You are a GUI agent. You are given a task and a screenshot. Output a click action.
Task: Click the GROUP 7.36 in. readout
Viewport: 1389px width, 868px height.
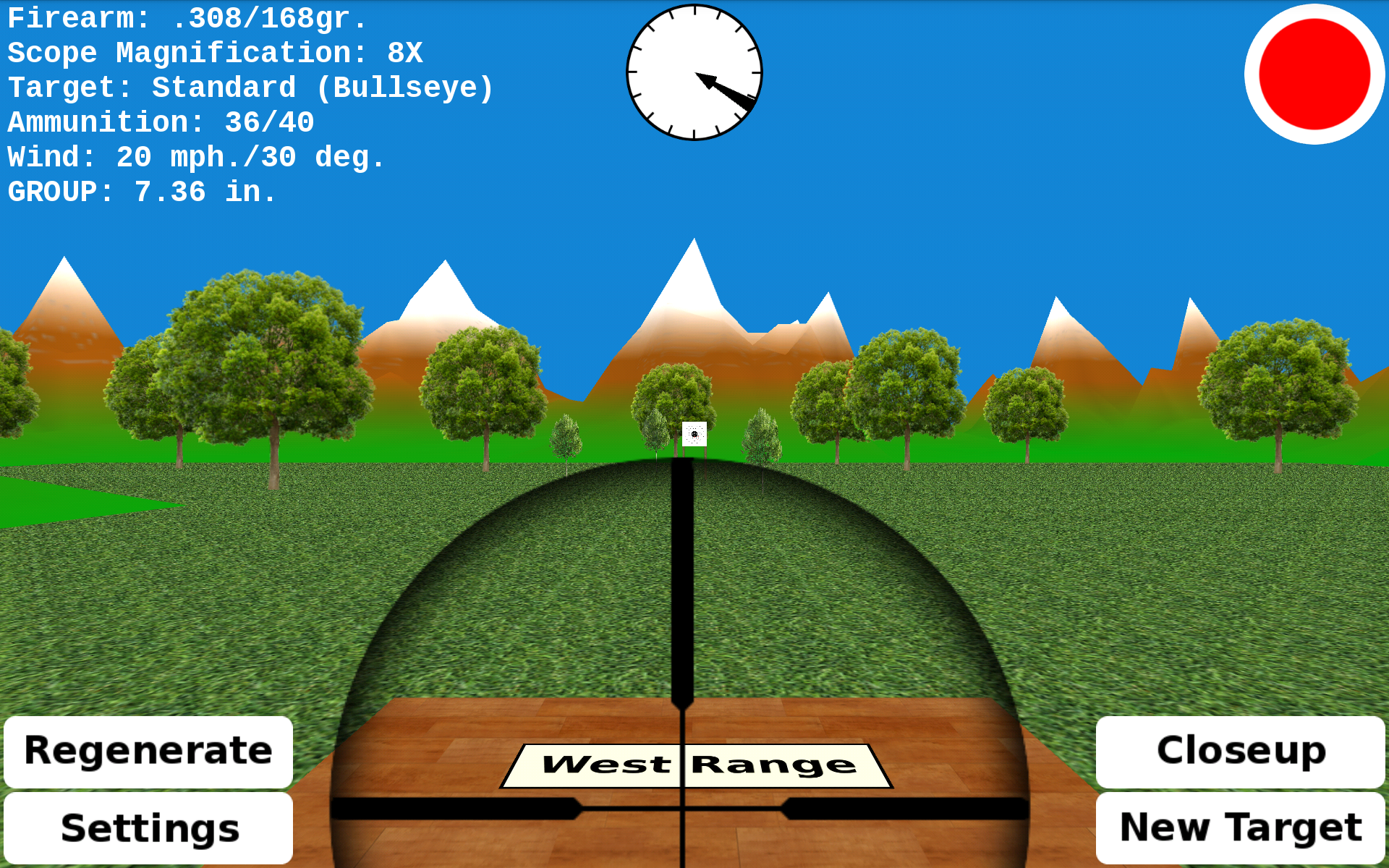click(141, 192)
